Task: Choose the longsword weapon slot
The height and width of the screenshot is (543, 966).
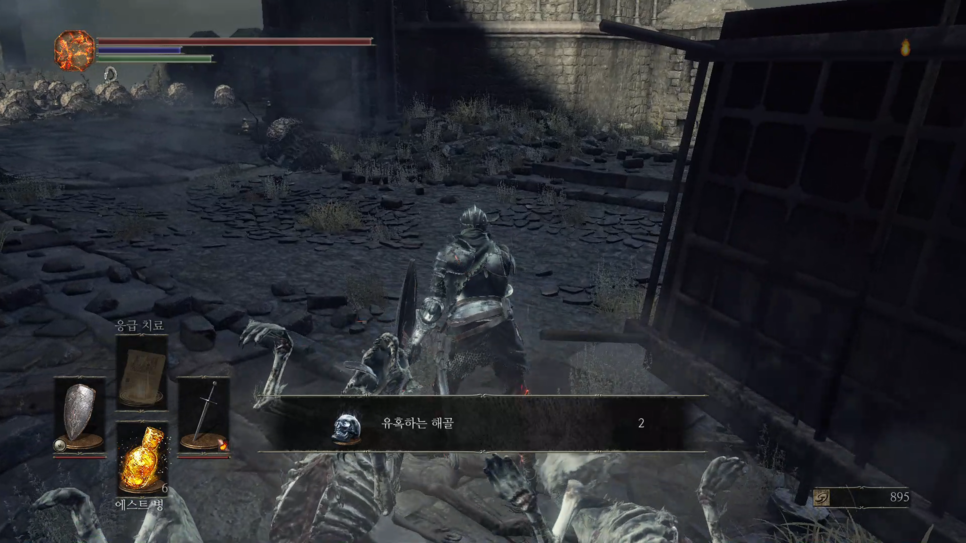Action: [x=204, y=414]
